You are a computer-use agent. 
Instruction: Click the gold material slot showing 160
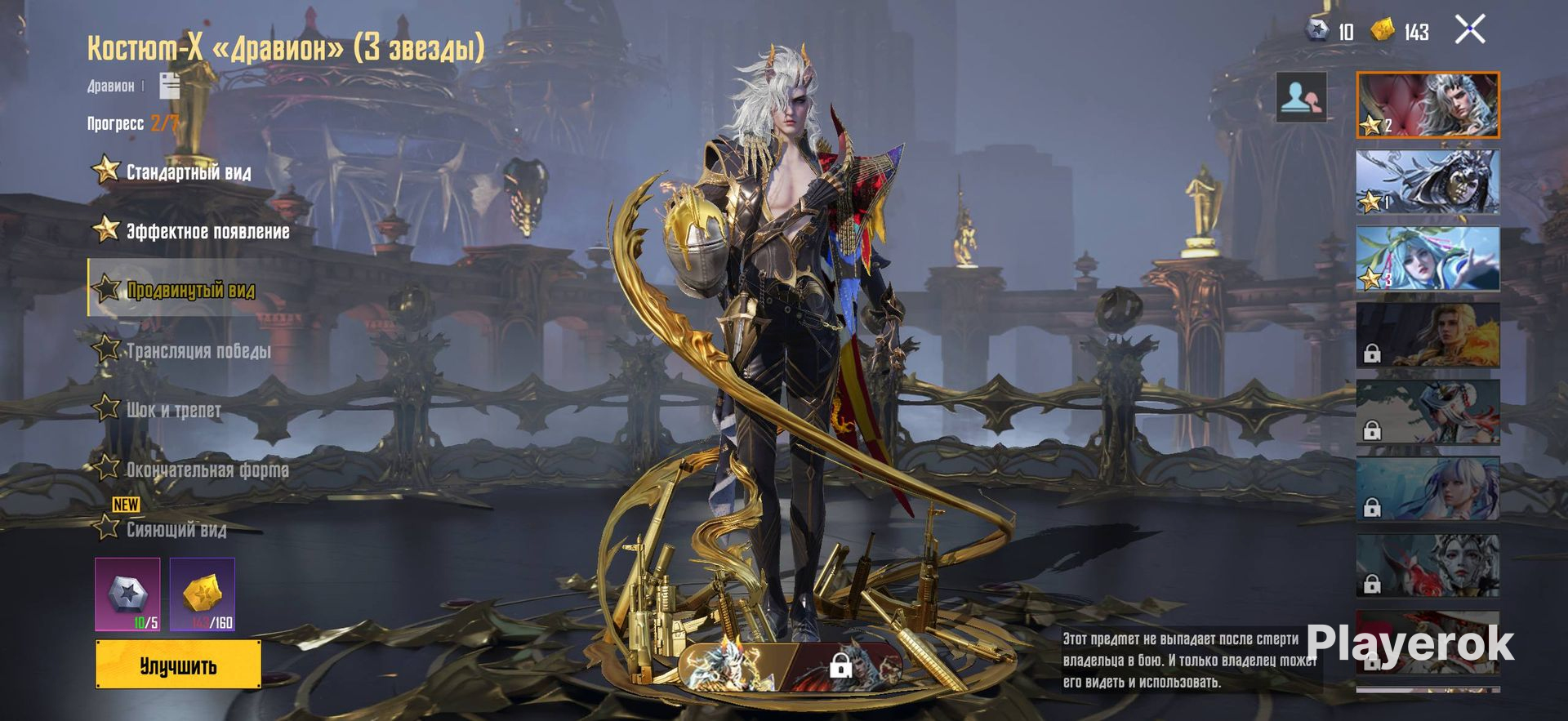pyautogui.click(x=203, y=594)
